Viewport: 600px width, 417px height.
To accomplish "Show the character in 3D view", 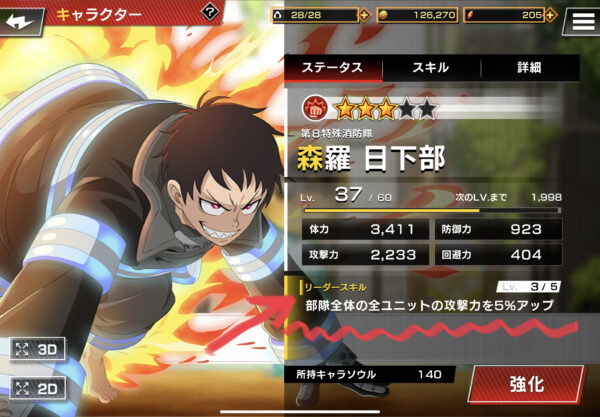I will tap(36, 350).
